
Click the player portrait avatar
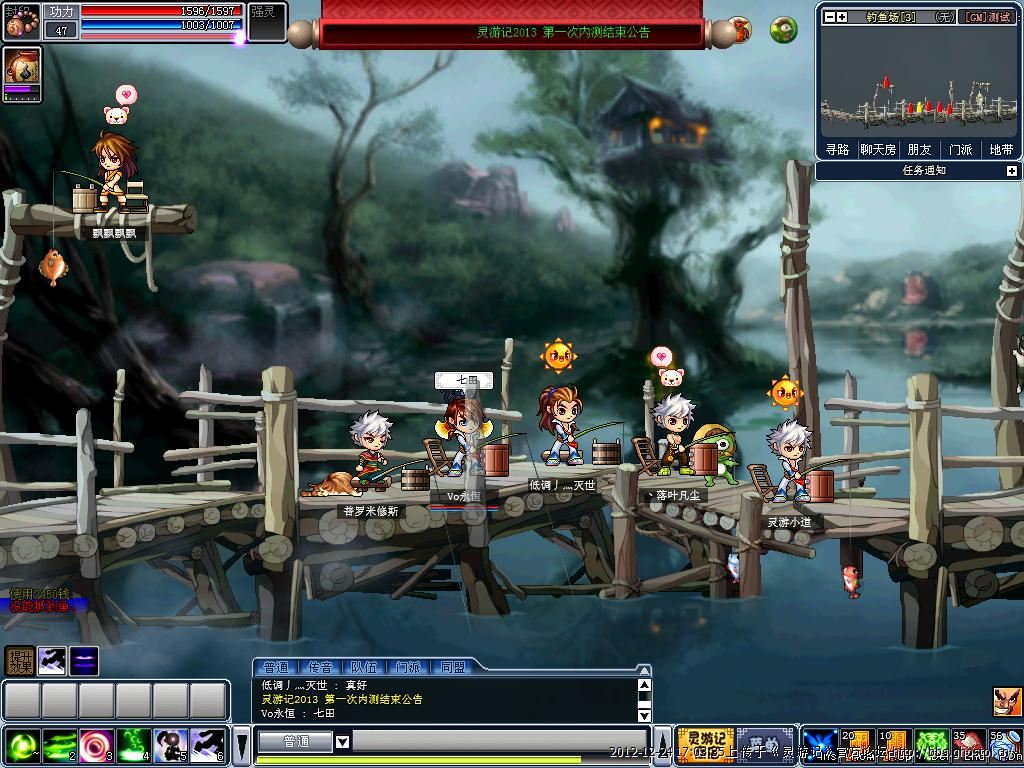22,21
